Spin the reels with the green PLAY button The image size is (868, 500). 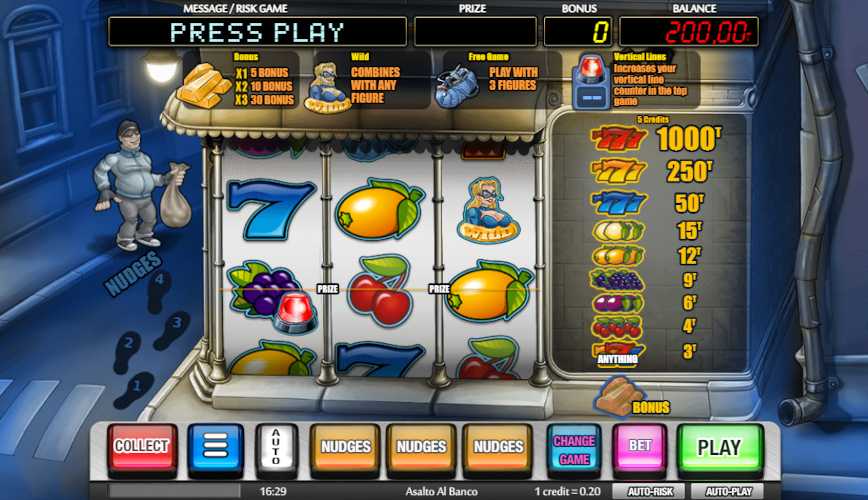719,447
